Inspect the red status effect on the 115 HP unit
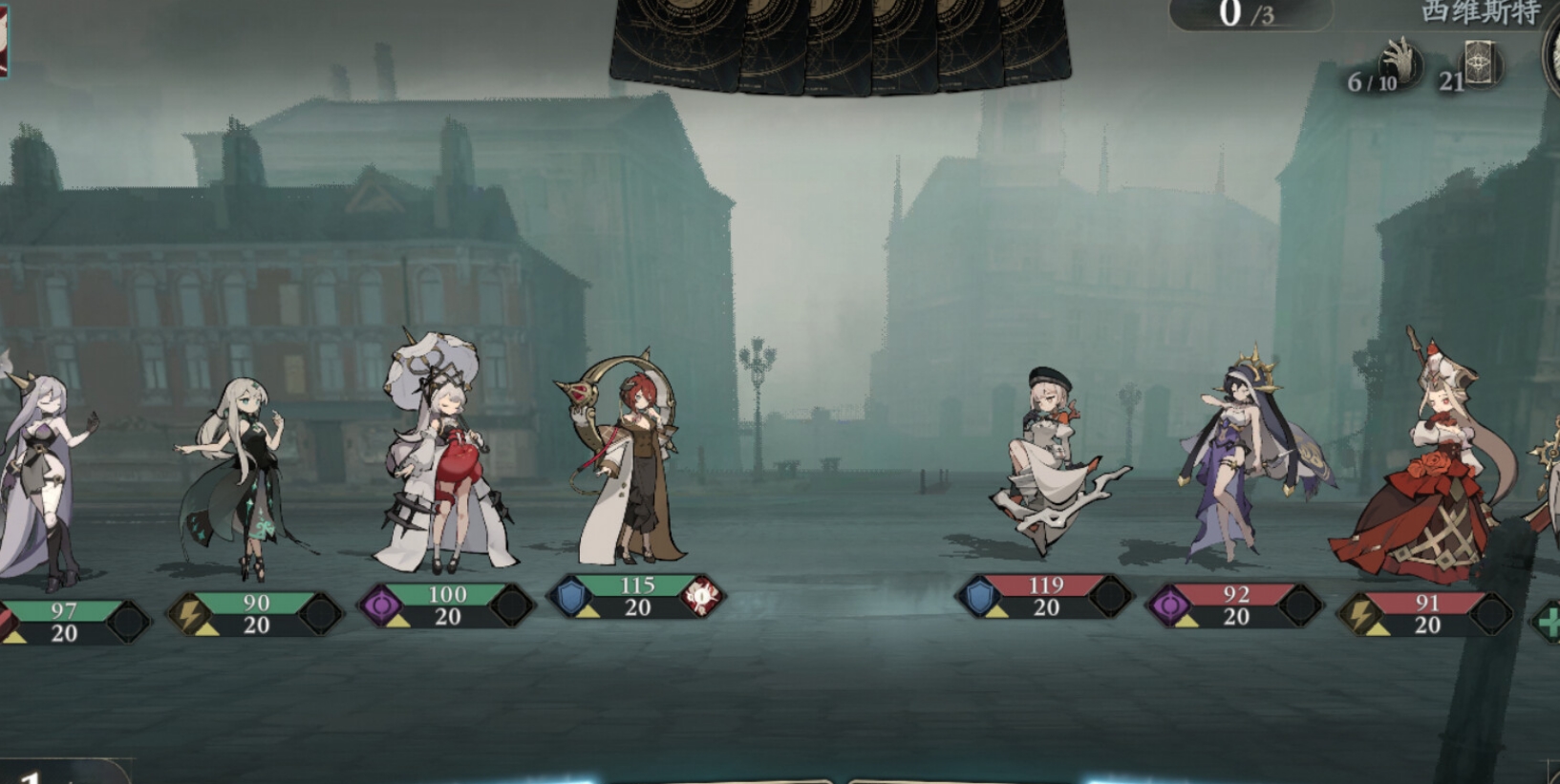 point(701,596)
